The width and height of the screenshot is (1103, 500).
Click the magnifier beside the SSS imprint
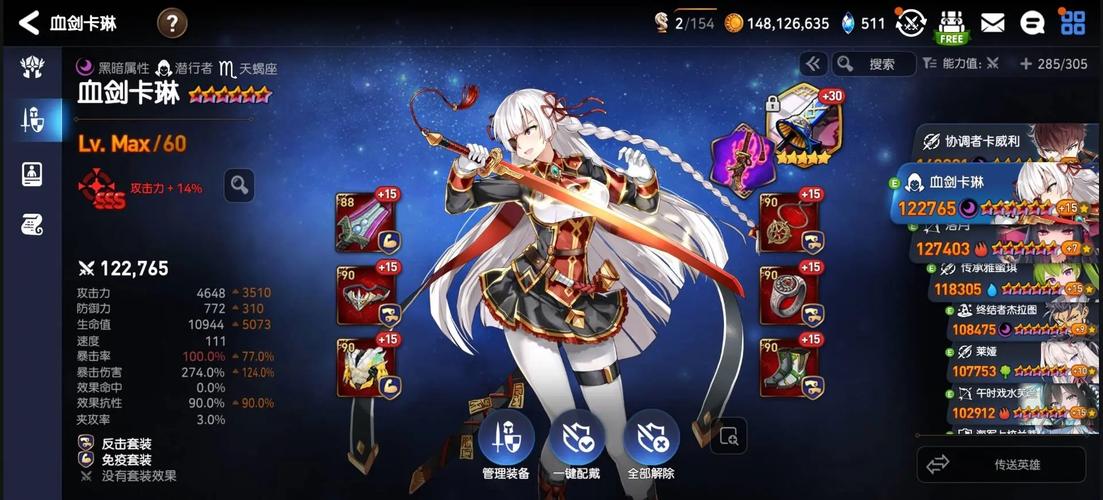click(x=238, y=184)
